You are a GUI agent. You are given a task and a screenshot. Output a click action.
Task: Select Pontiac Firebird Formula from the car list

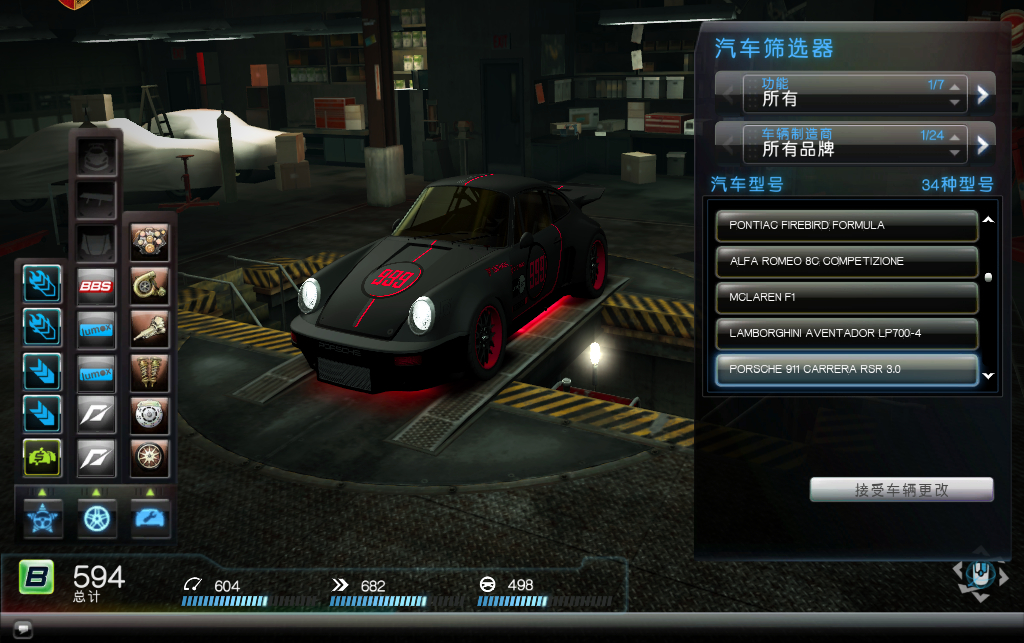pos(846,225)
